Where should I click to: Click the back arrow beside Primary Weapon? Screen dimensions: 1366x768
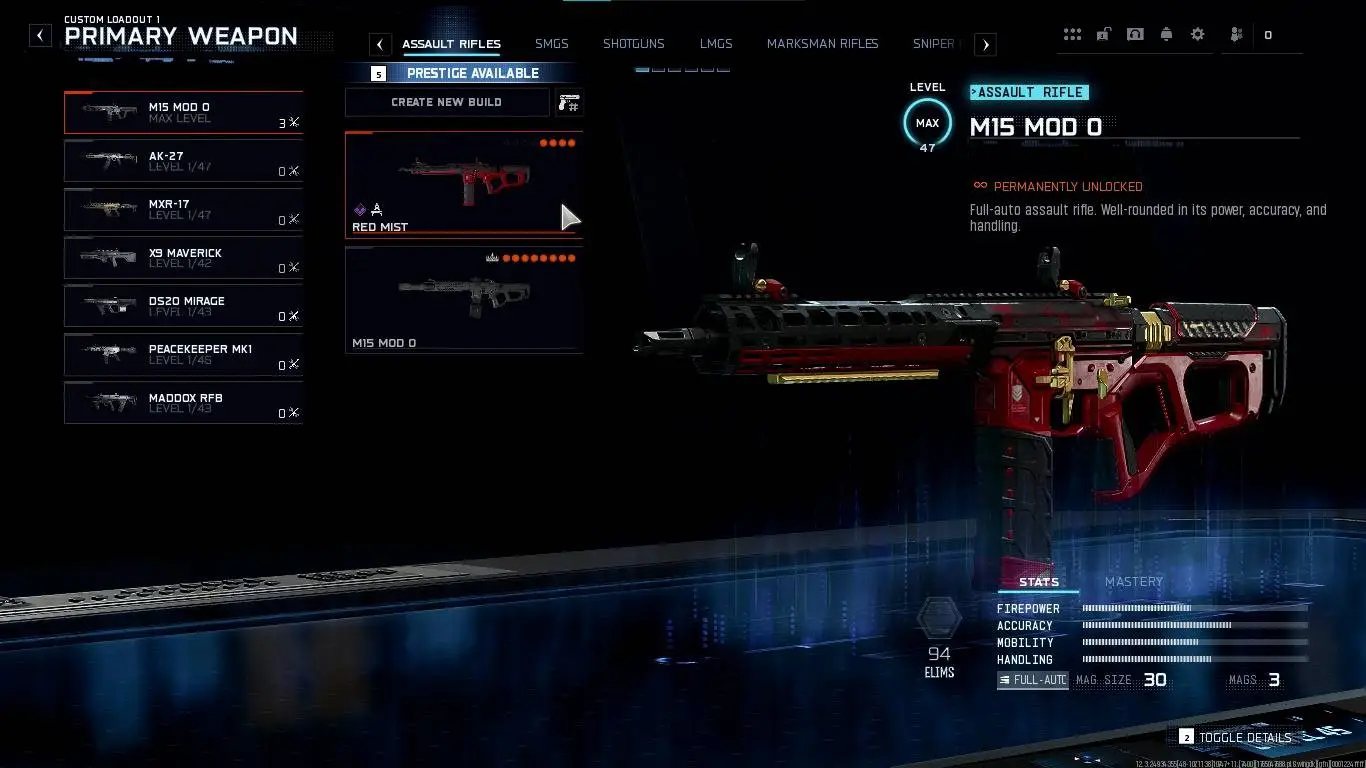(40, 35)
